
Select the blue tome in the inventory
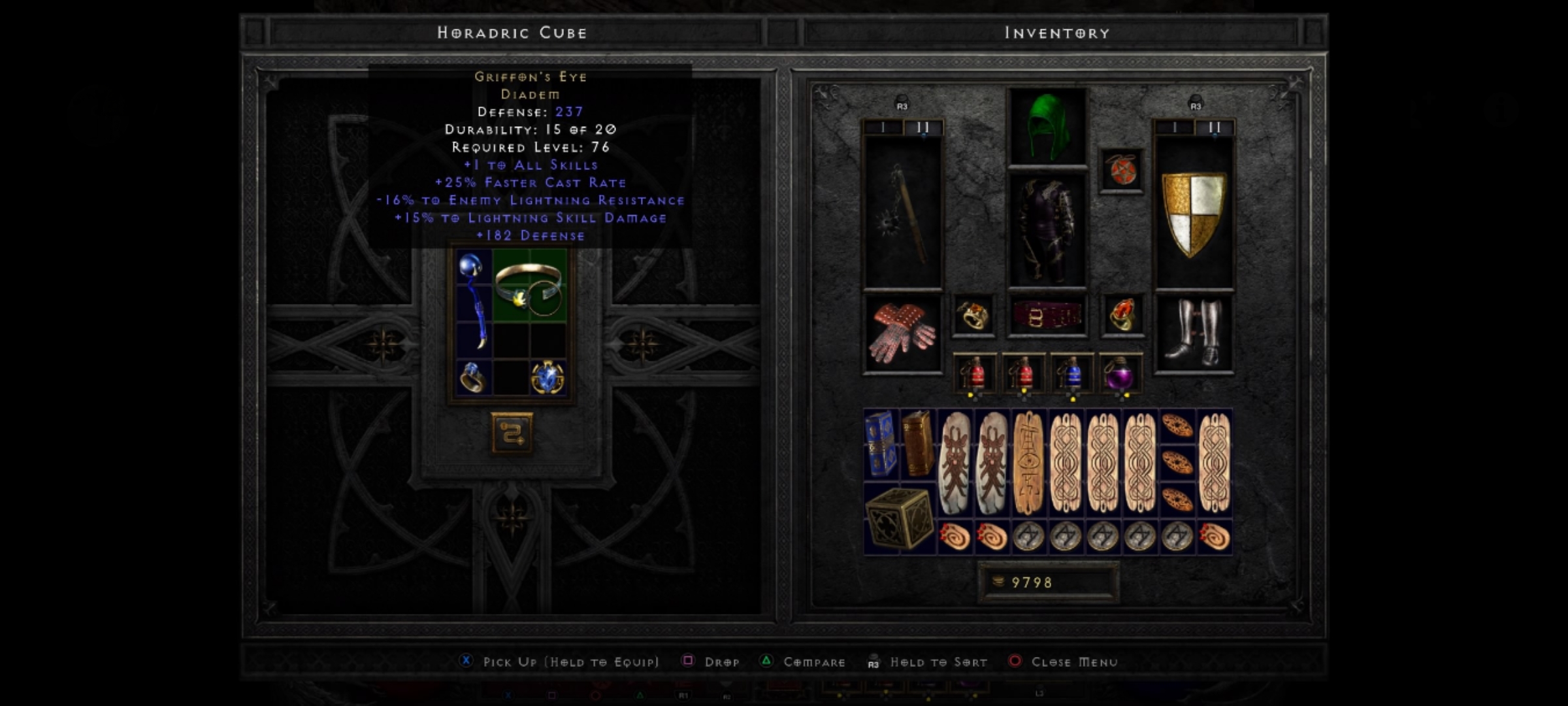coord(881,443)
